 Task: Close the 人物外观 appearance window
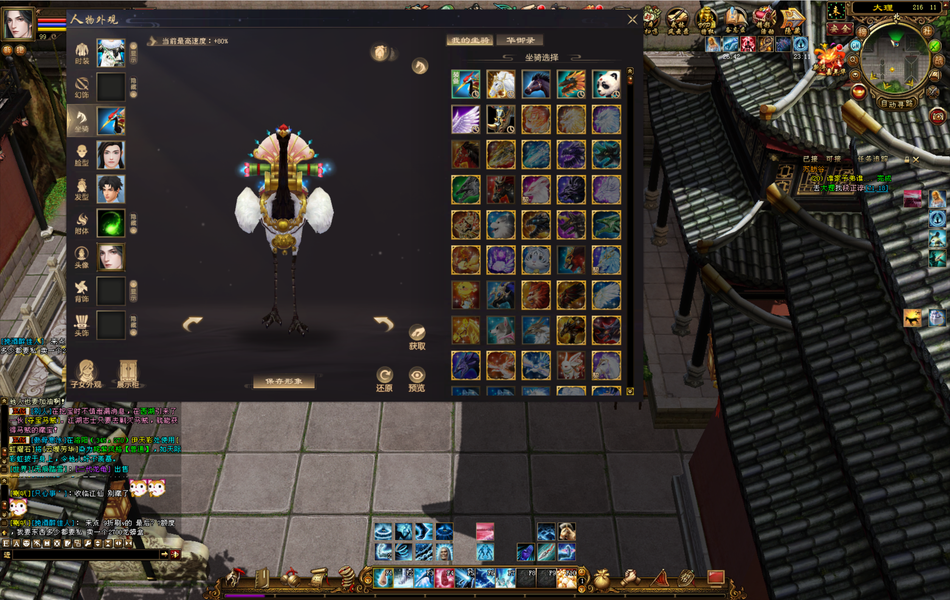click(632, 19)
